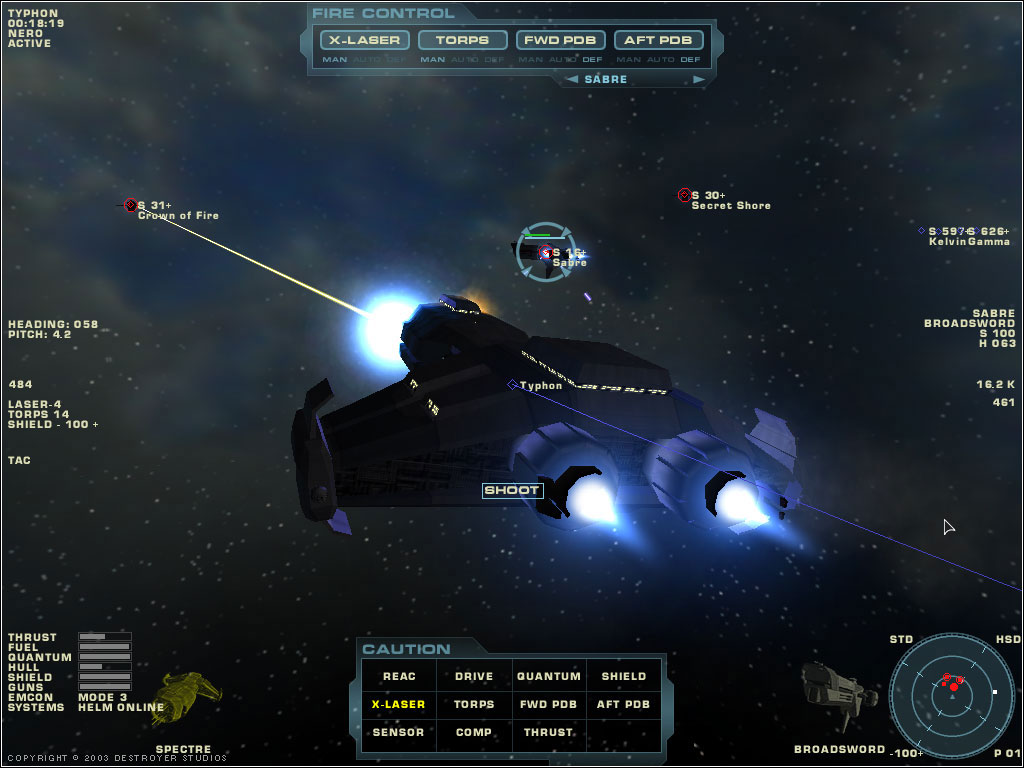Select the Broadsword target ship icon
1024x768 pixels.
coord(833,690)
